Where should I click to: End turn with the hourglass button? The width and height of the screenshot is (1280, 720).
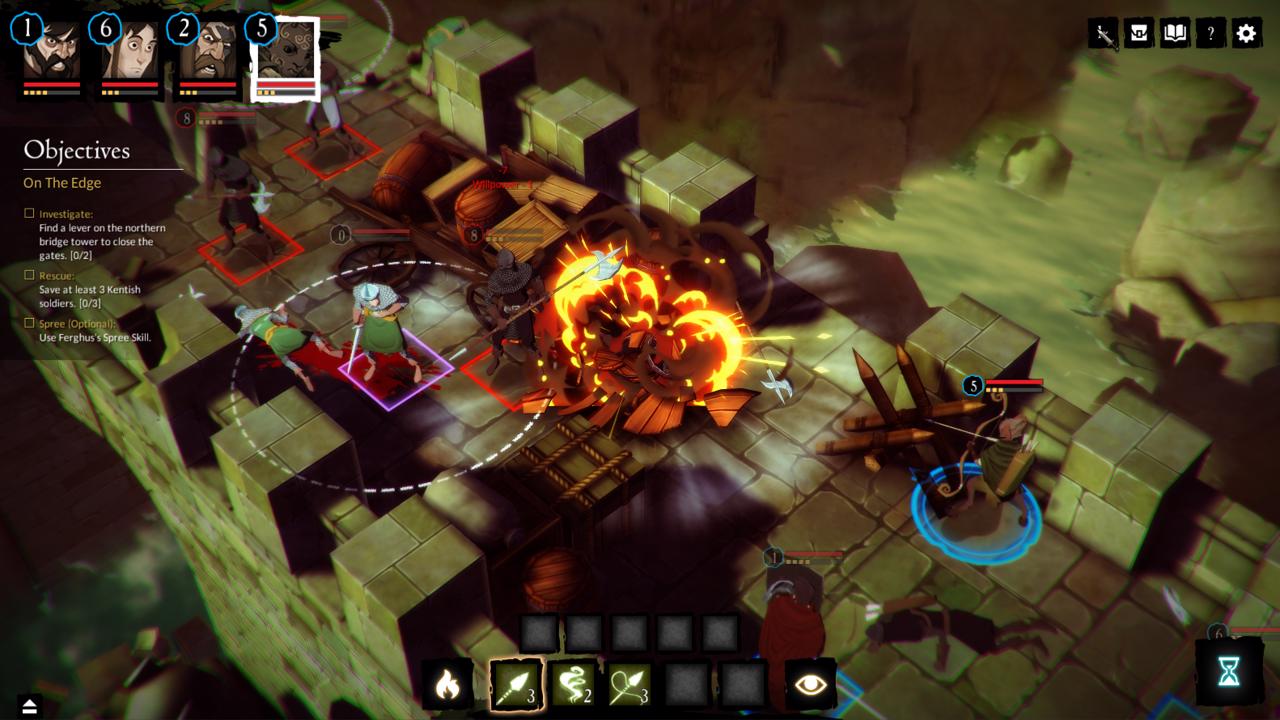pyautogui.click(x=1228, y=673)
